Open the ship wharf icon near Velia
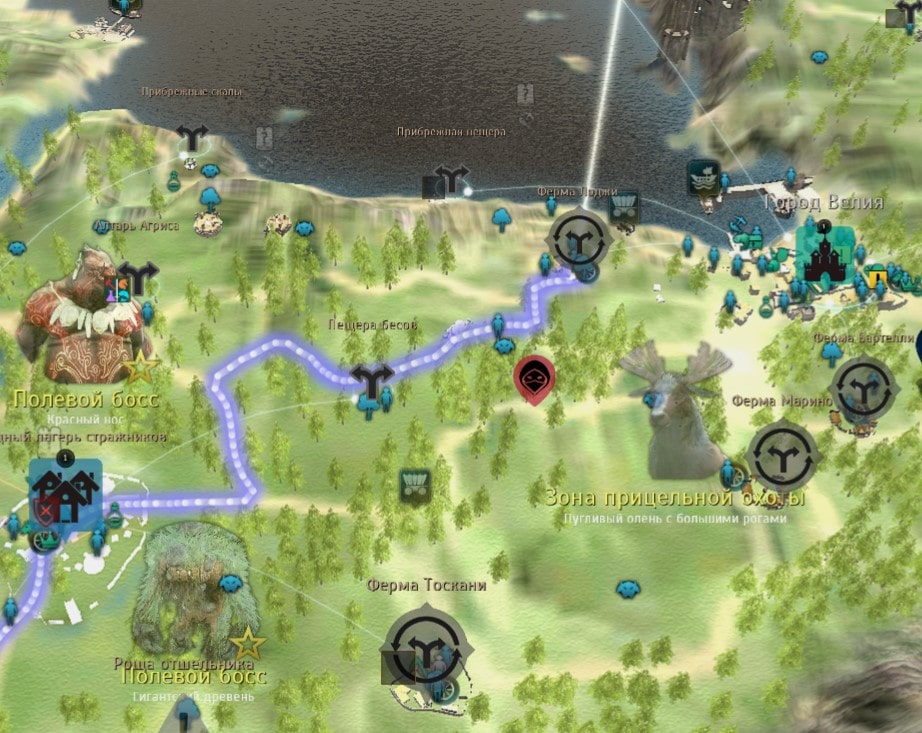 click(704, 178)
